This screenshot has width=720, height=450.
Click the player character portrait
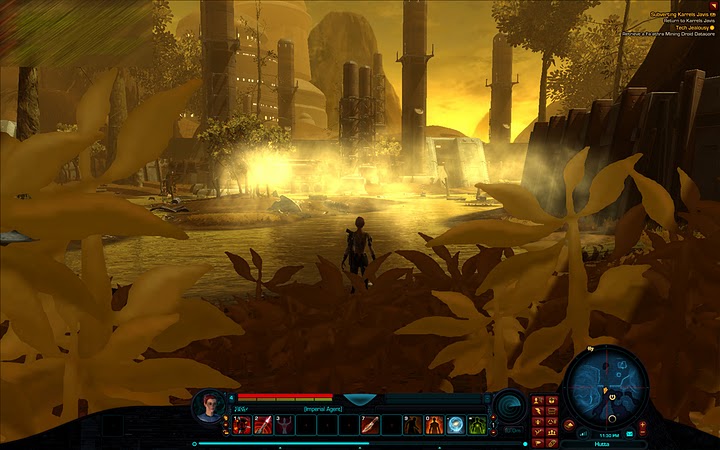pyautogui.click(x=209, y=405)
